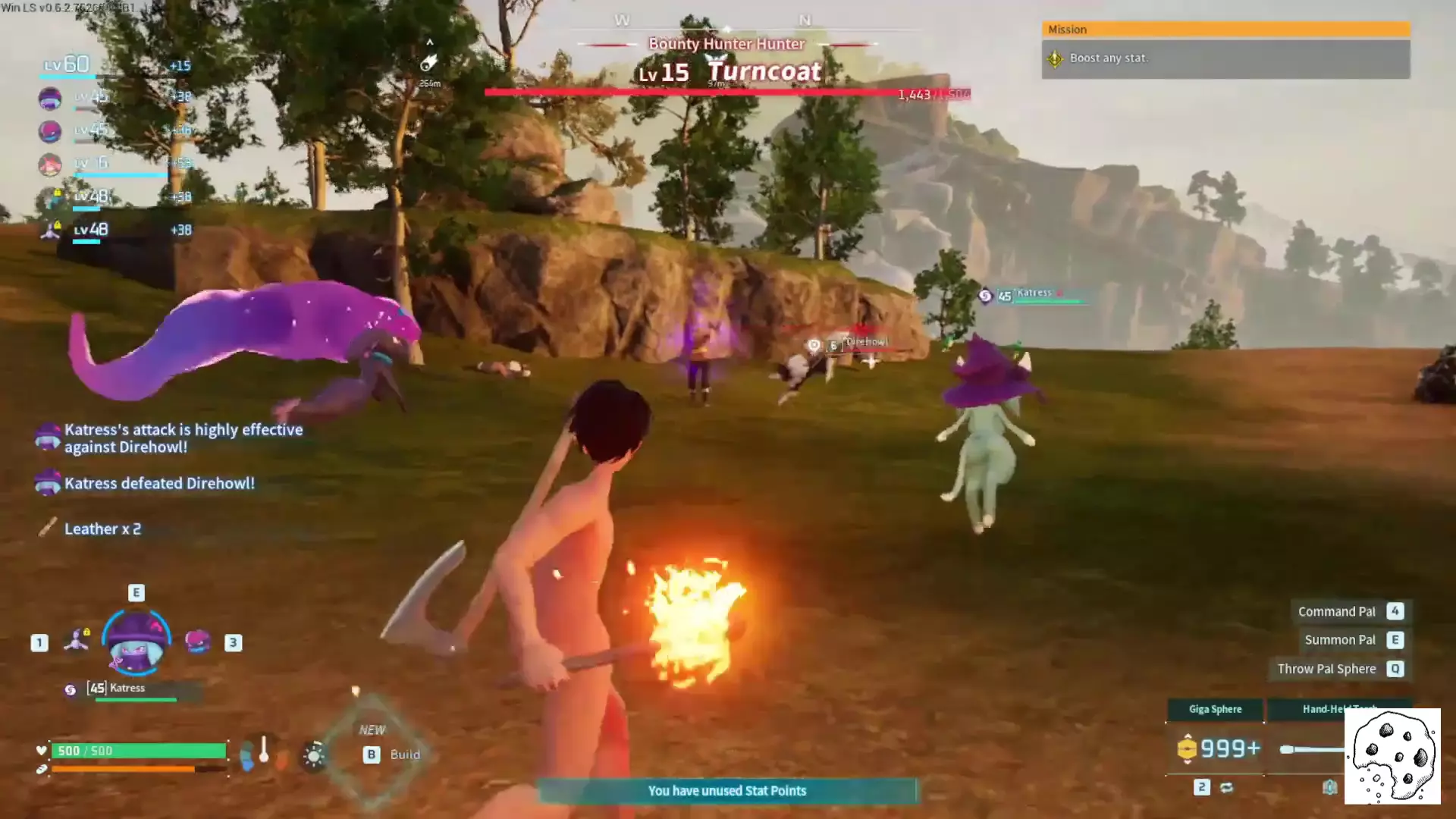The width and height of the screenshot is (1456, 819).
Task: Click the compass waypoint marker
Action: point(429,62)
